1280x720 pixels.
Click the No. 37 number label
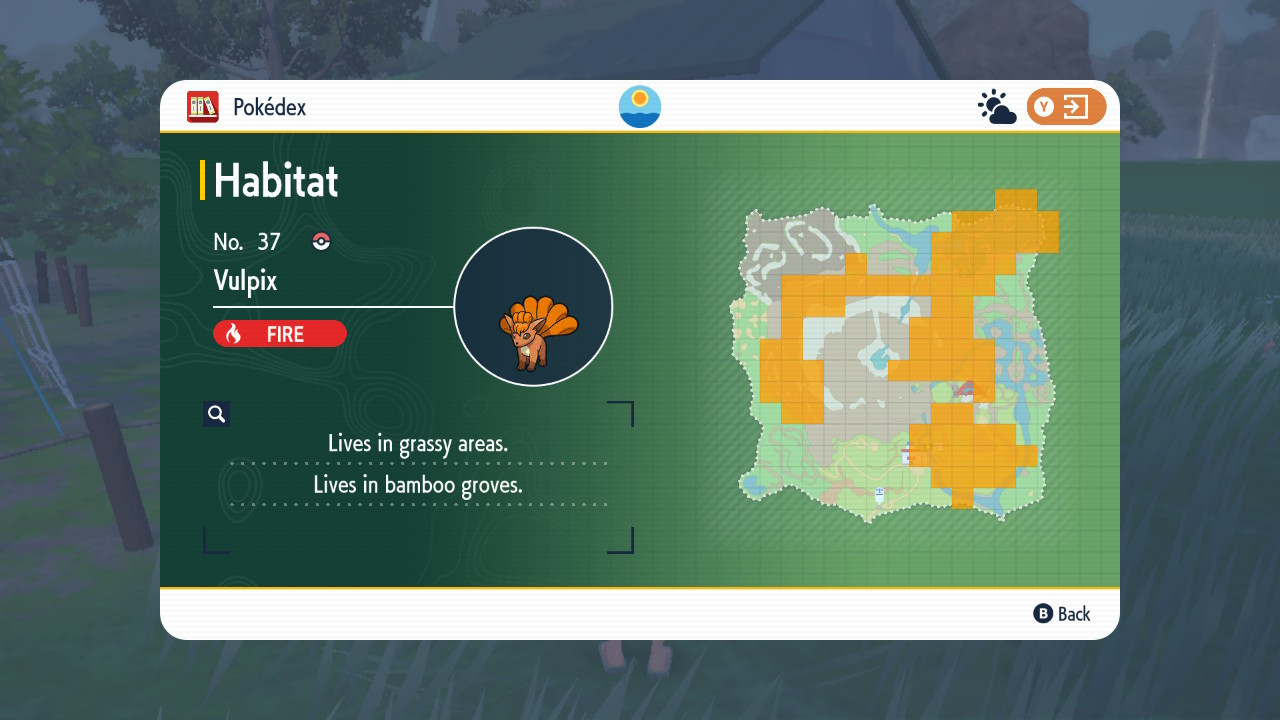pos(247,241)
